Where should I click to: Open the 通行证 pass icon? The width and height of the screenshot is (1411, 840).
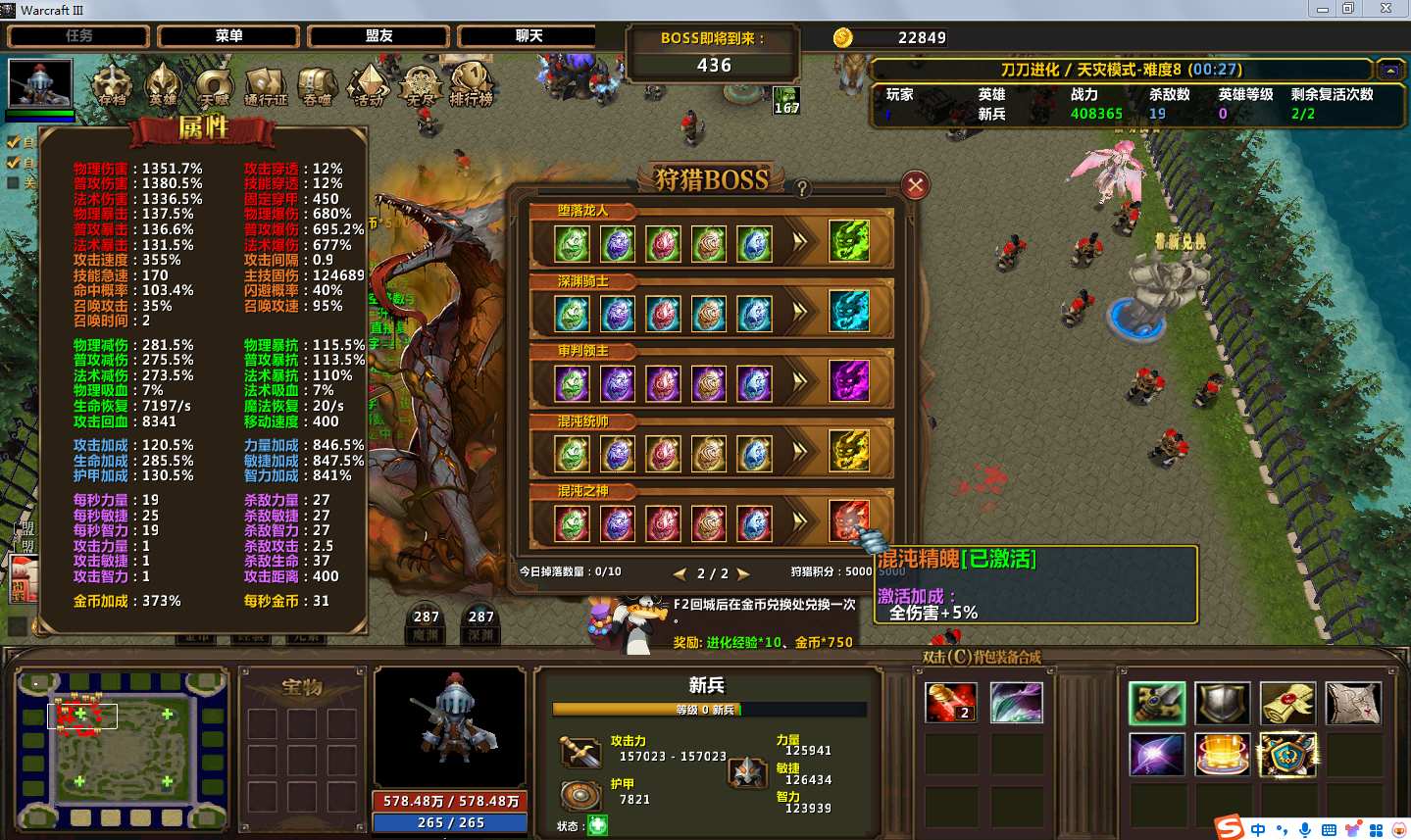266,85
